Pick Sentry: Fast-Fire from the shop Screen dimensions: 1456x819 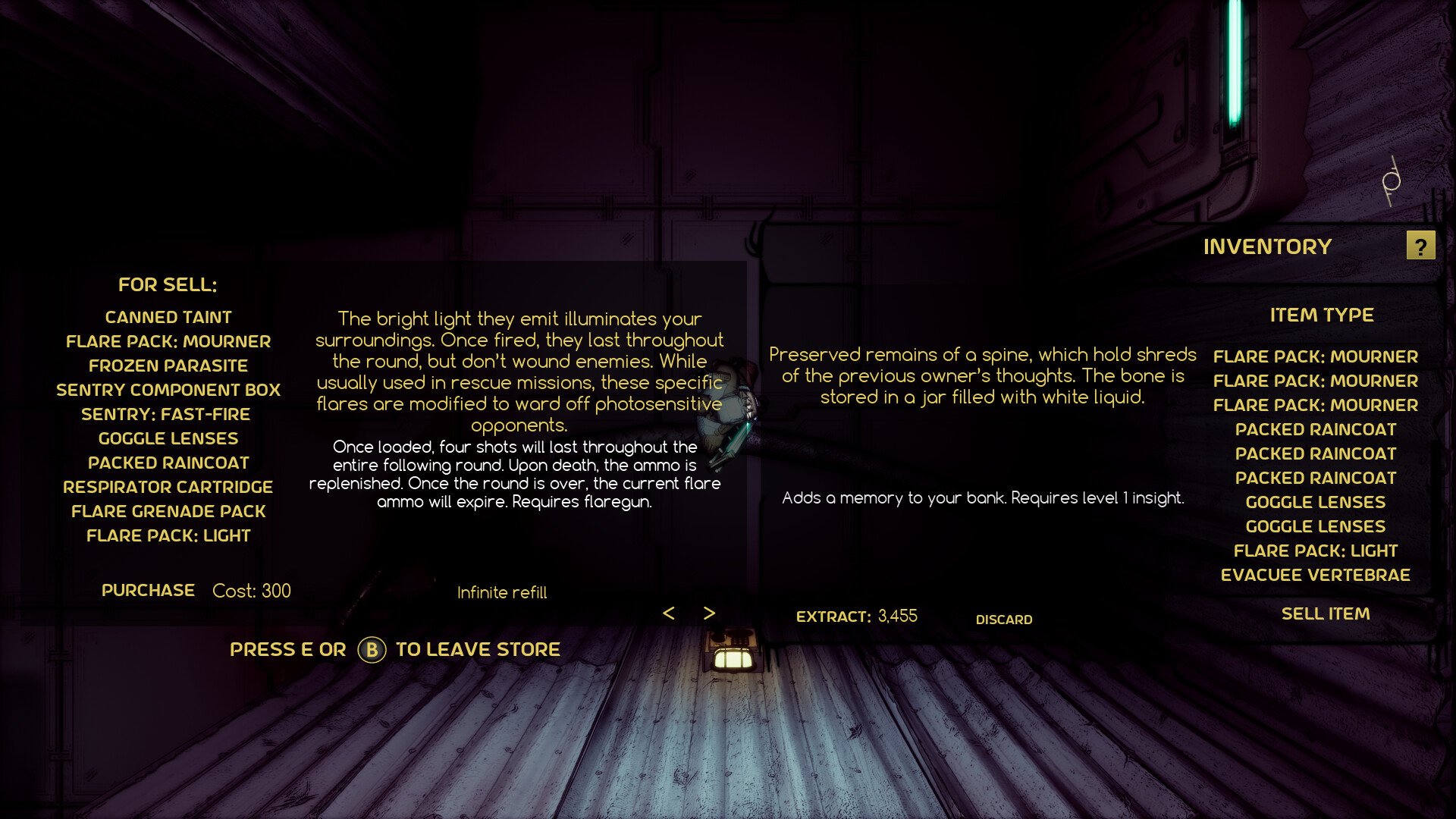coord(166,414)
